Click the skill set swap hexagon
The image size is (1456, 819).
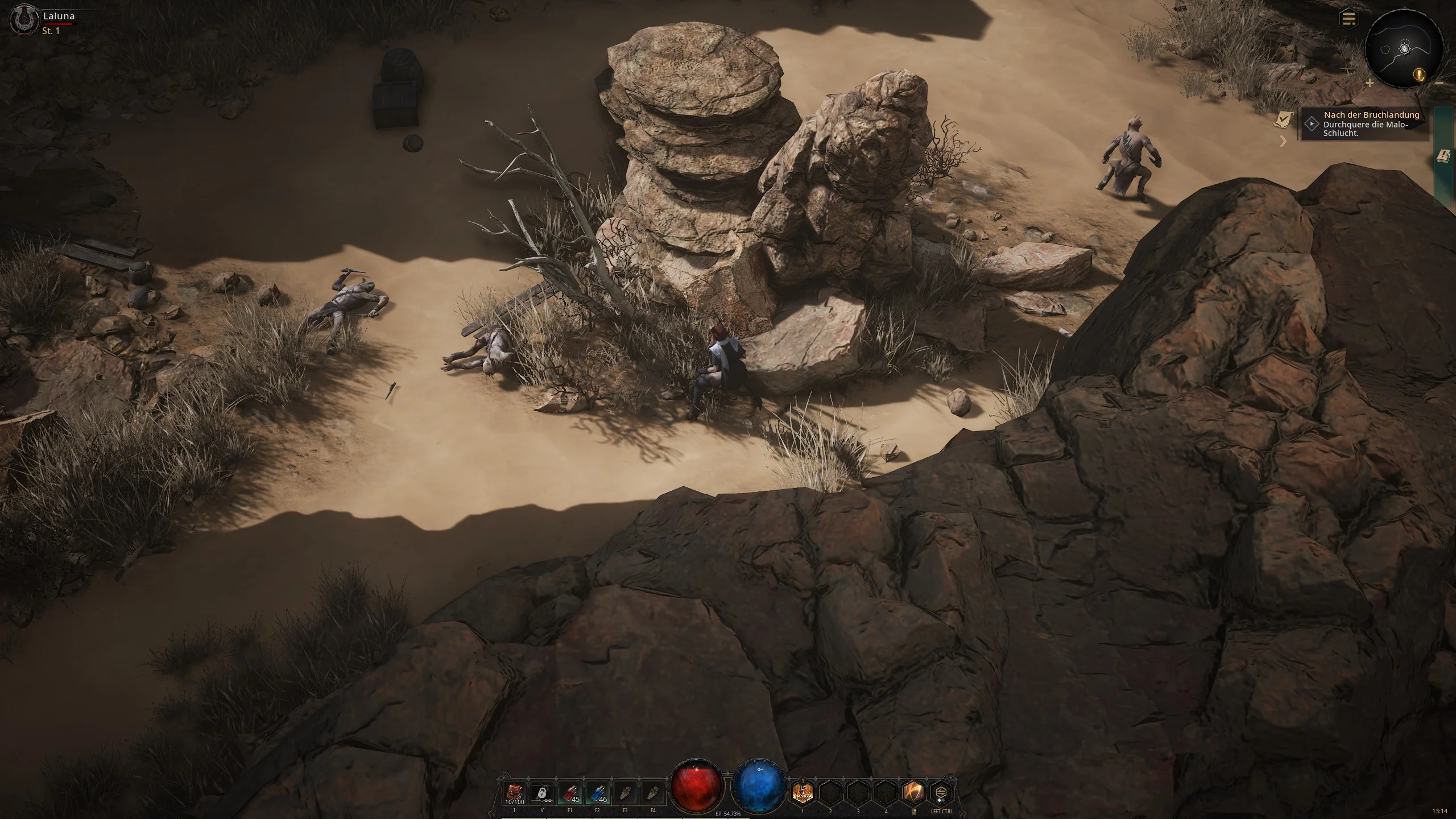point(942,793)
